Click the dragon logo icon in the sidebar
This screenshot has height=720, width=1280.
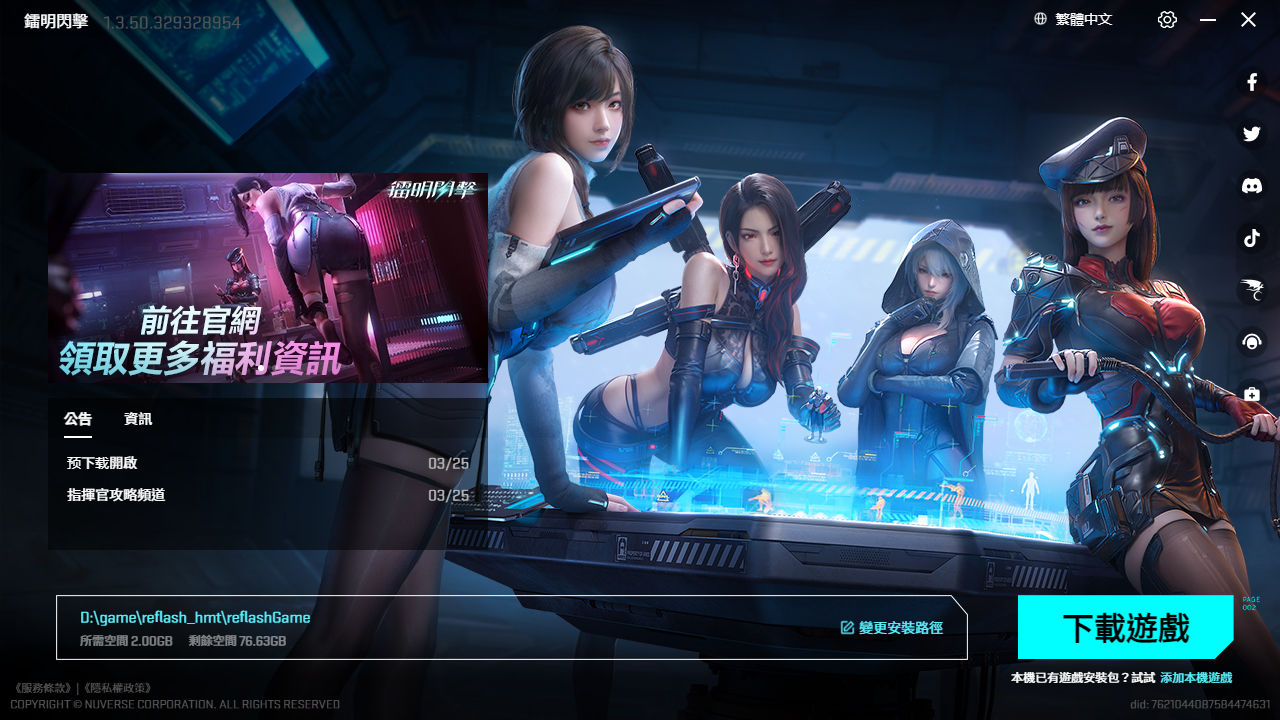point(1251,290)
